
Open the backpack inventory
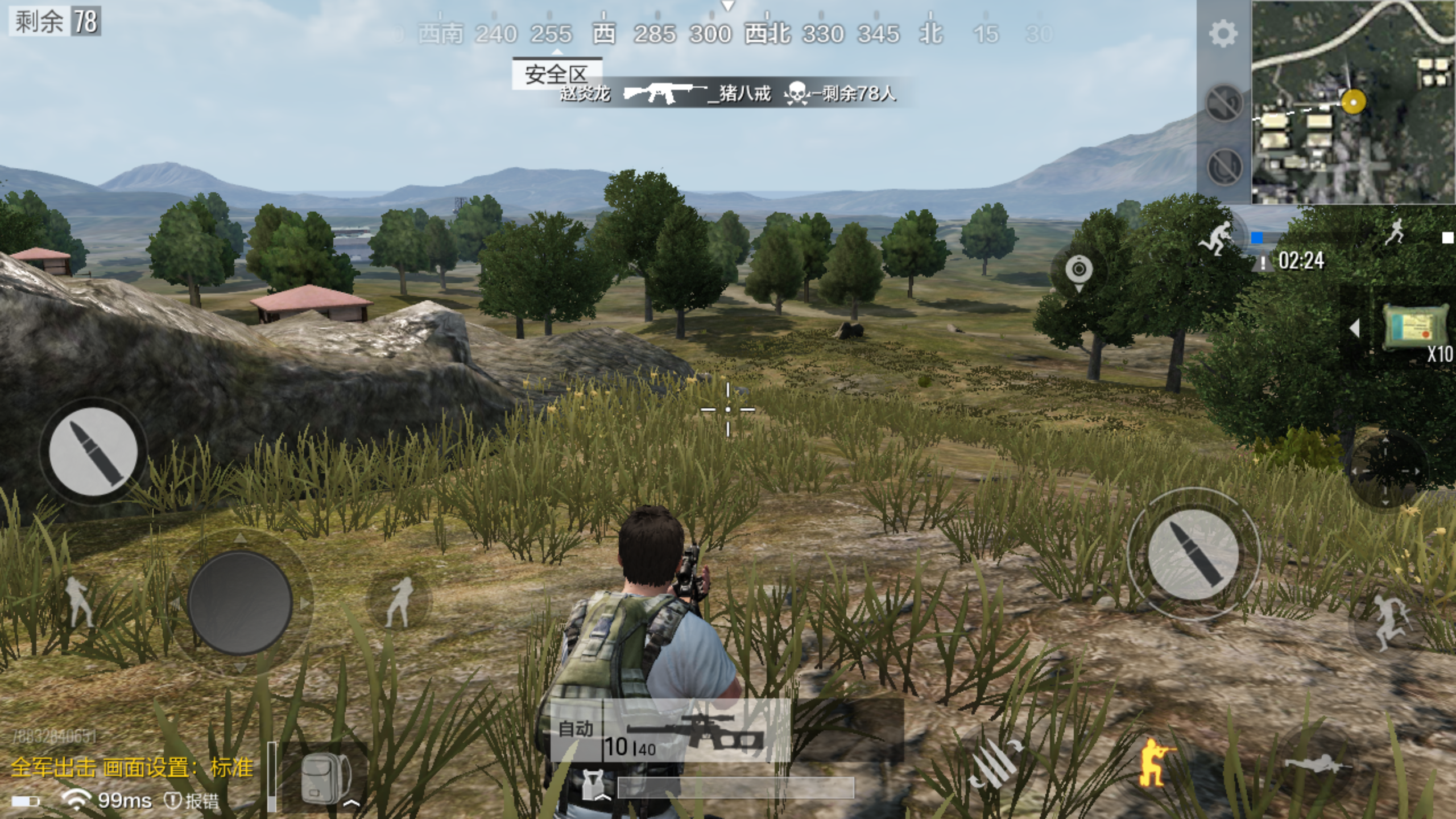coord(325,779)
